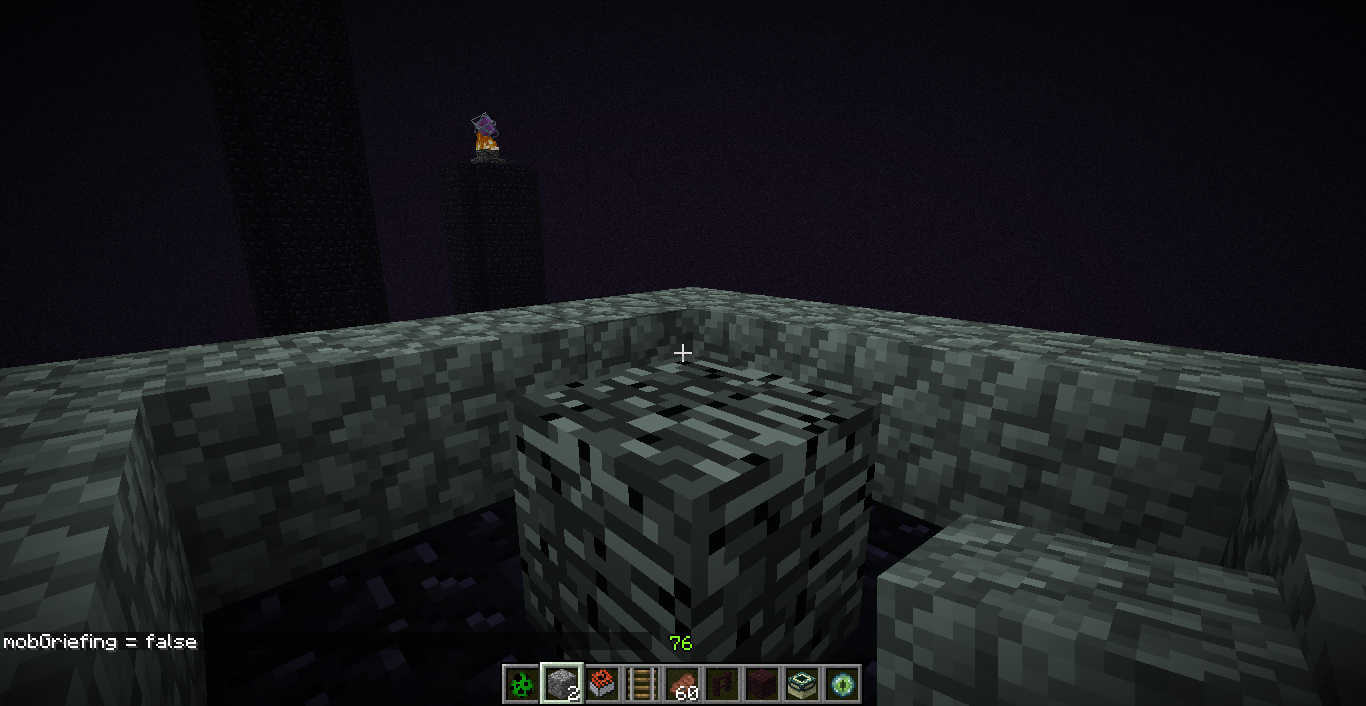Viewport: 1366px width, 706px height.
Task: Pick the rail item in the hotbar
Action: tap(641, 684)
